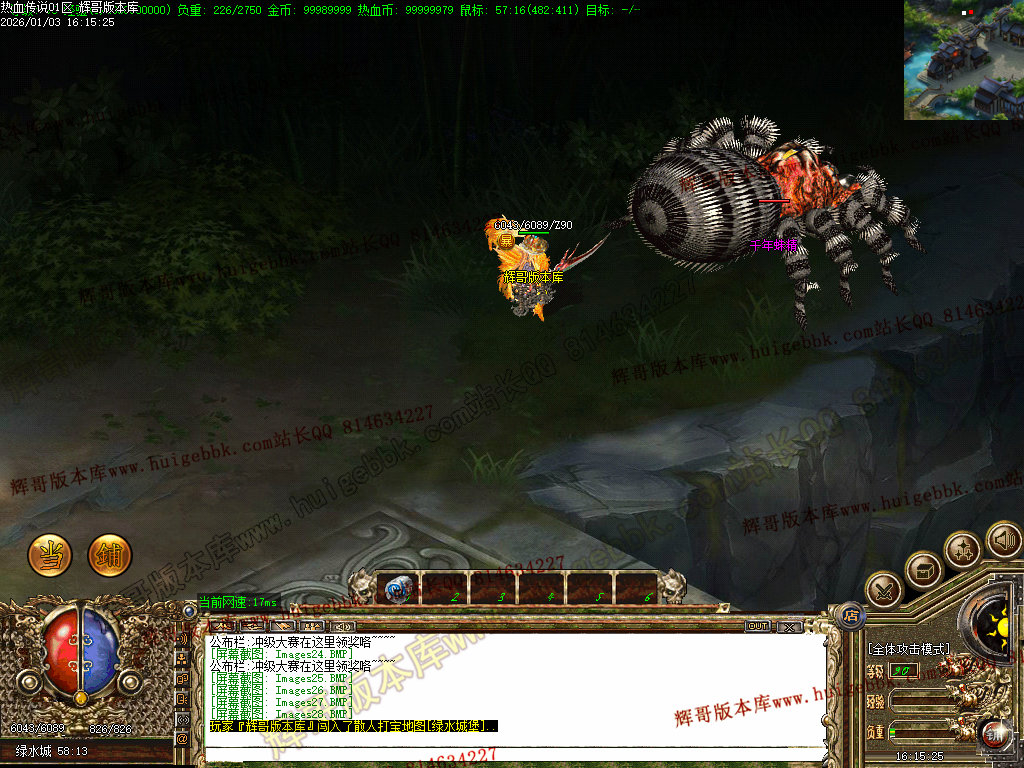
Task: Toggle sound with the speaker icon
Action: tap(1003, 541)
